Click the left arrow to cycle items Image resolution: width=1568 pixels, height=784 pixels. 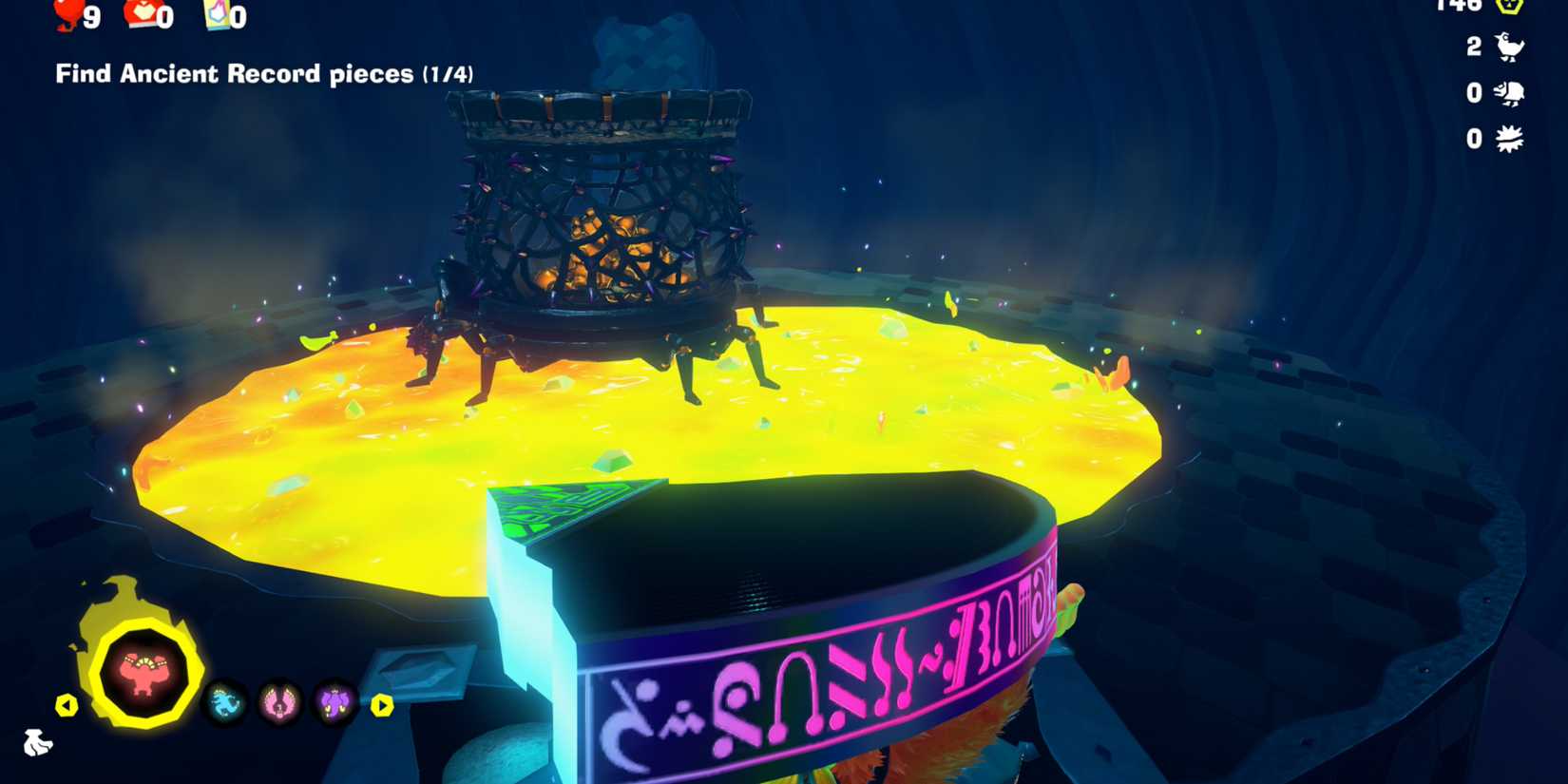pos(67,704)
